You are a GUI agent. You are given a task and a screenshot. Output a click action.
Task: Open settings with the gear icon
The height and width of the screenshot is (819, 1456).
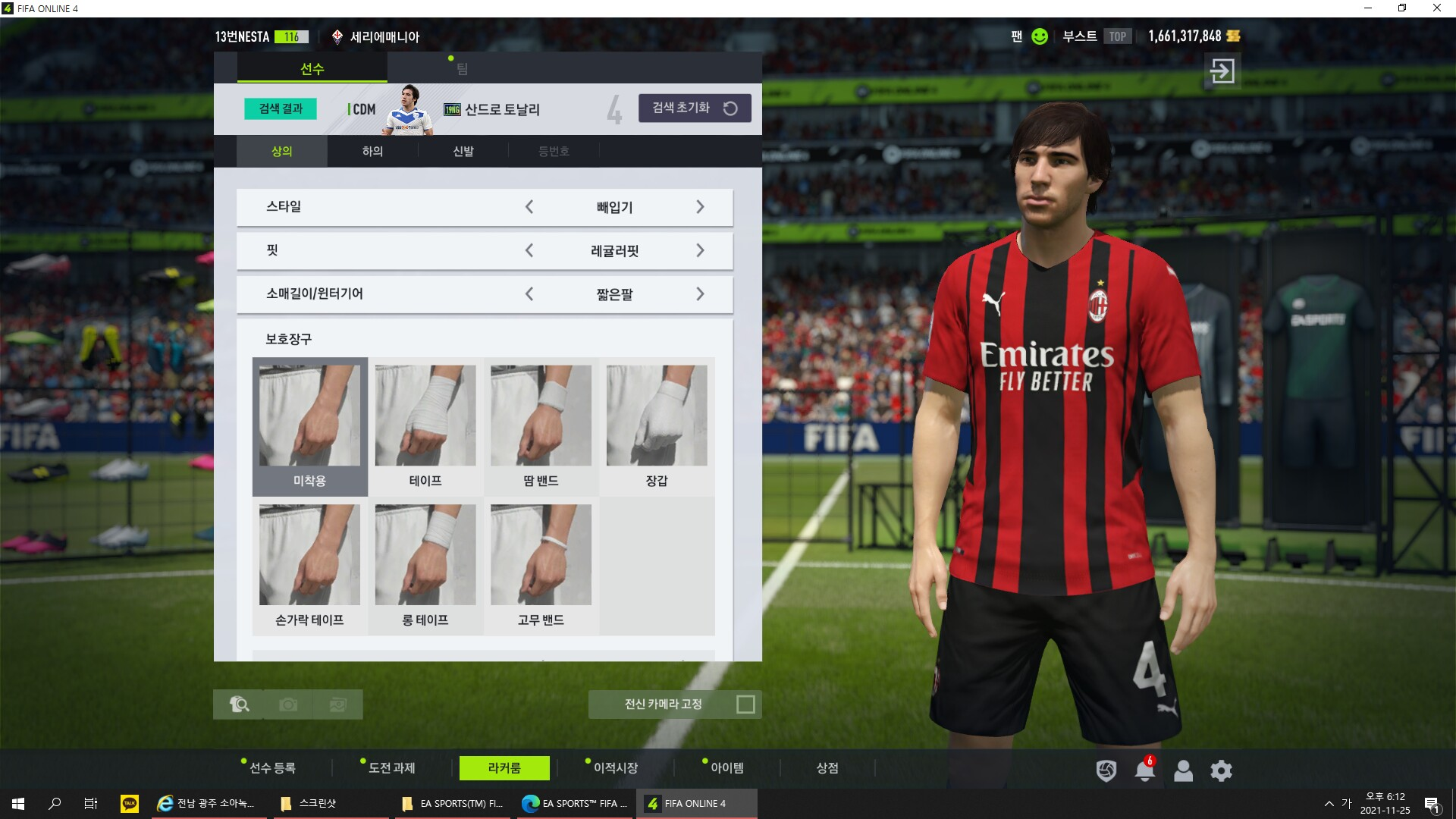pyautogui.click(x=1221, y=771)
